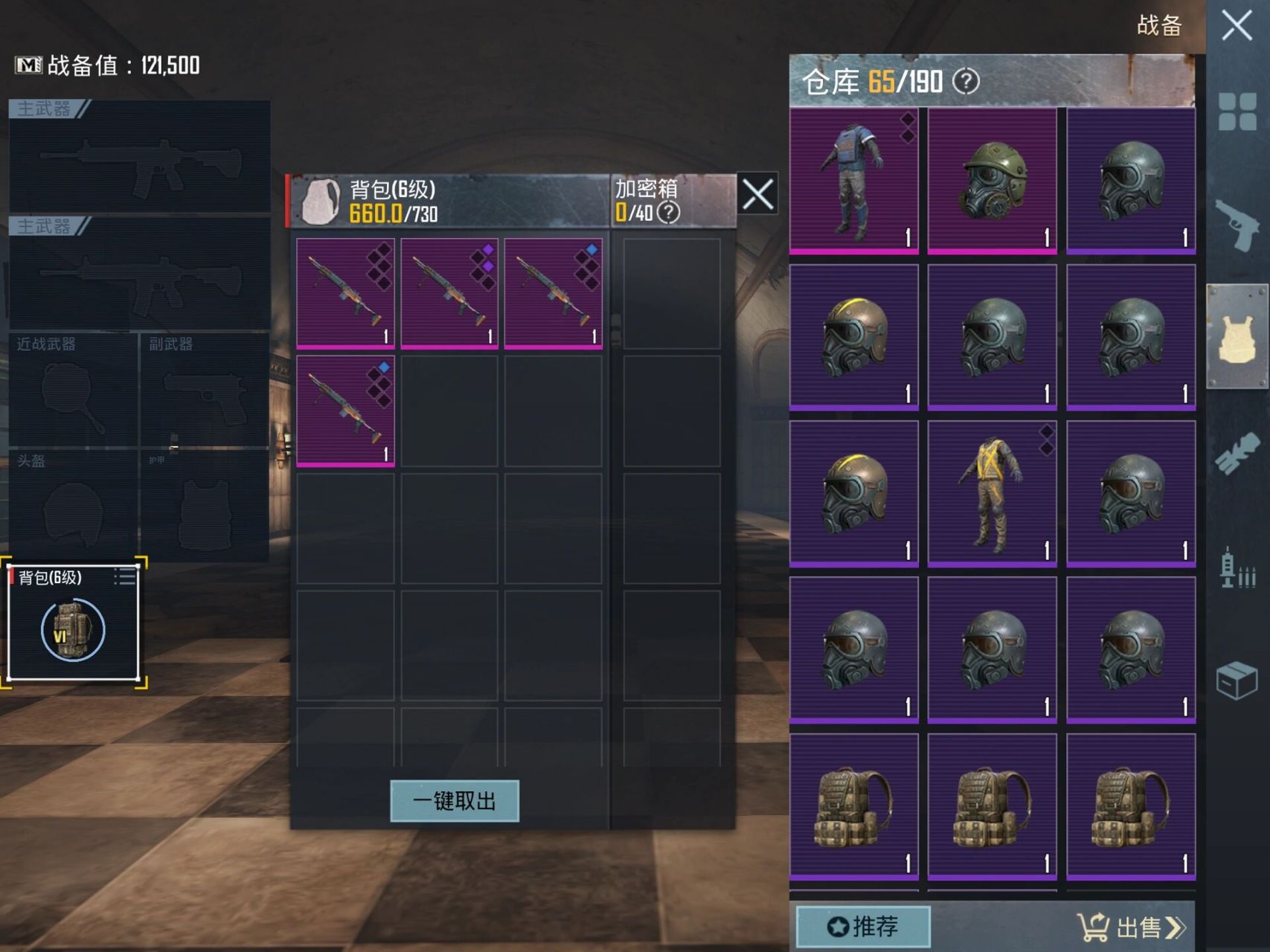Open the syringe and ammo category tab

pyautogui.click(x=1237, y=569)
